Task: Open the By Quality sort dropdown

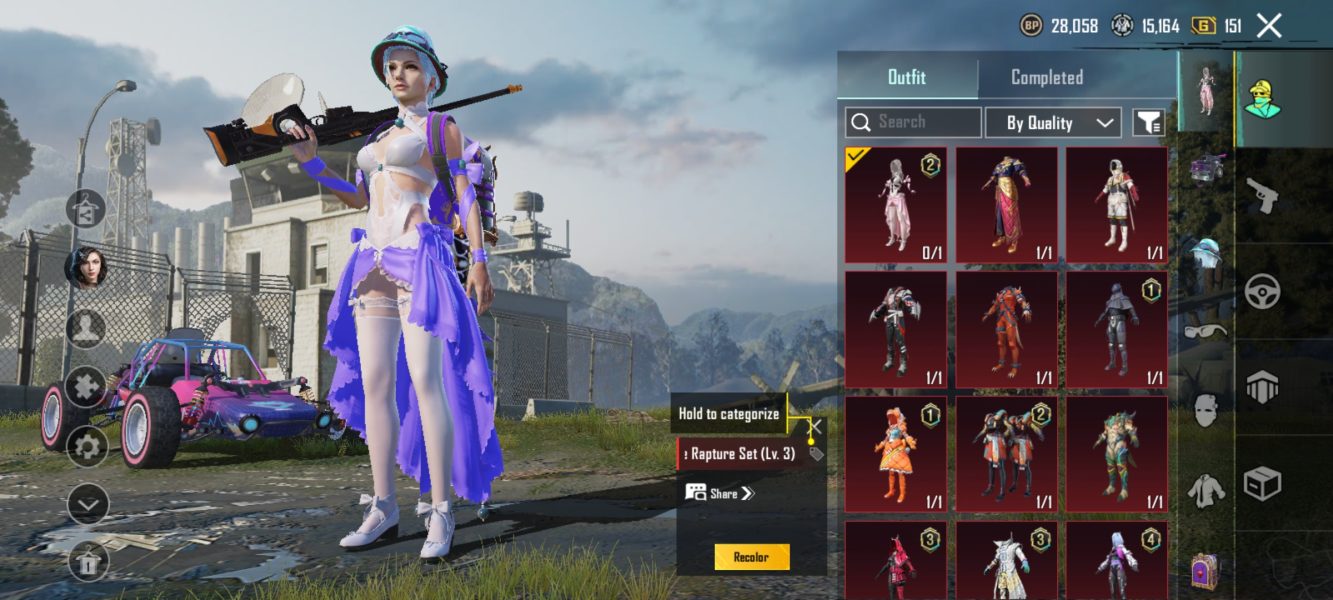Action: tap(1053, 122)
